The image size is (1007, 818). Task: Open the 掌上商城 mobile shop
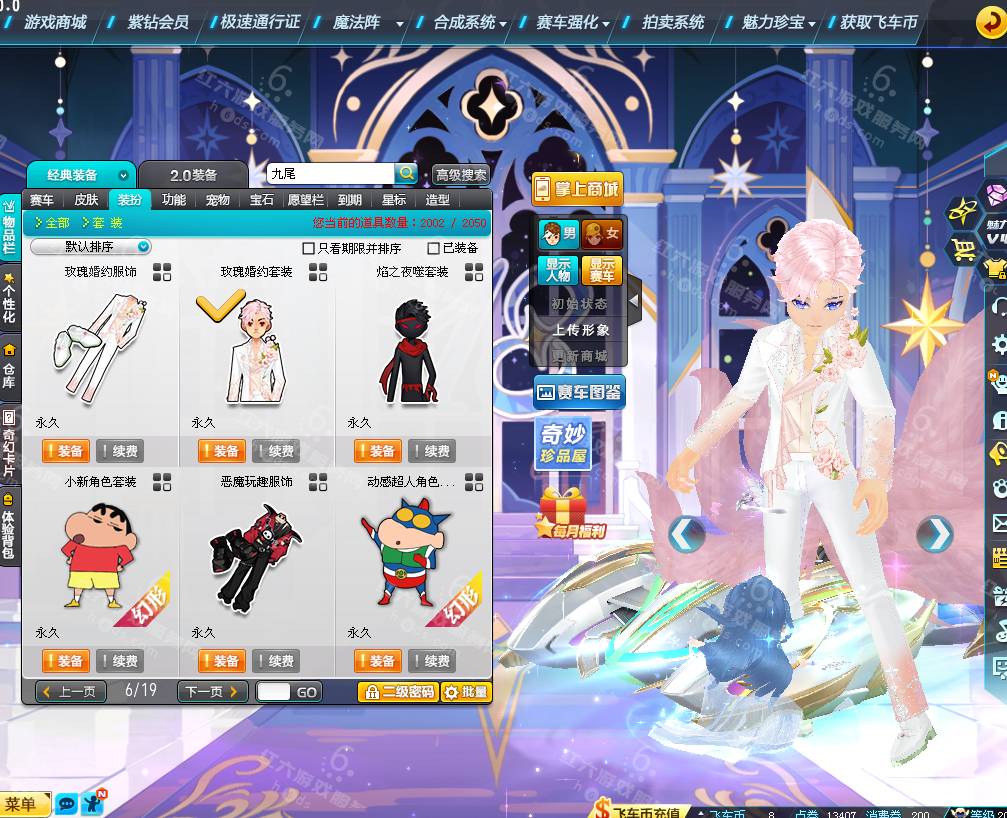(x=576, y=189)
